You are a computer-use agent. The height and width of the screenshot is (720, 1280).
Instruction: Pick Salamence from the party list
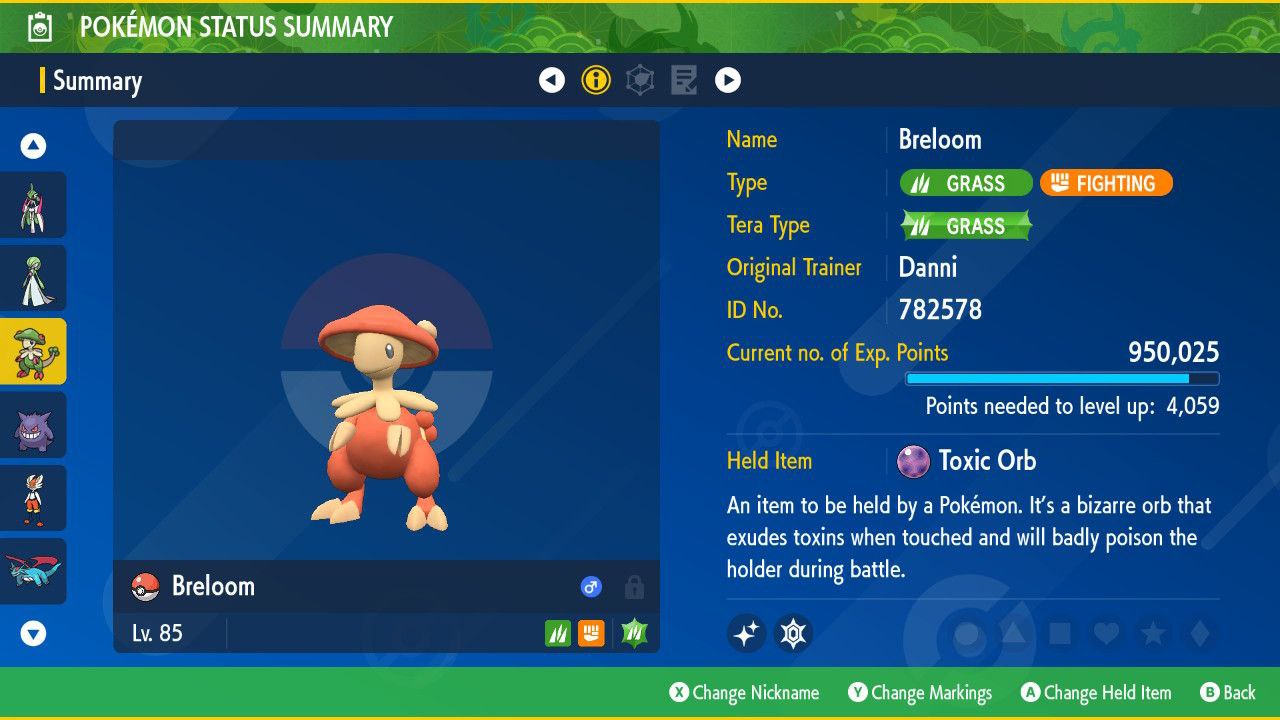pyautogui.click(x=33, y=571)
